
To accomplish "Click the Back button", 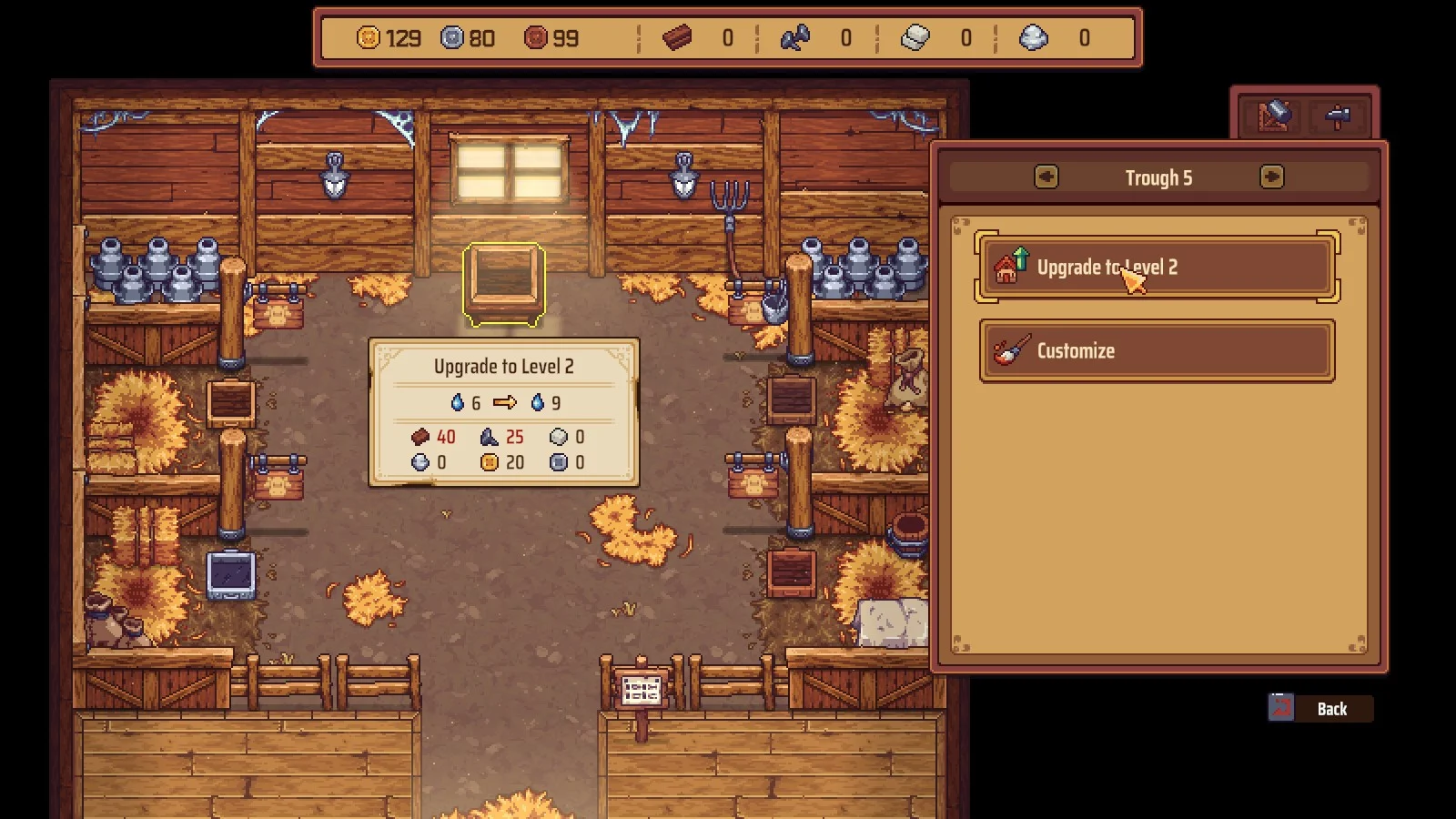I will [1320, 708].
